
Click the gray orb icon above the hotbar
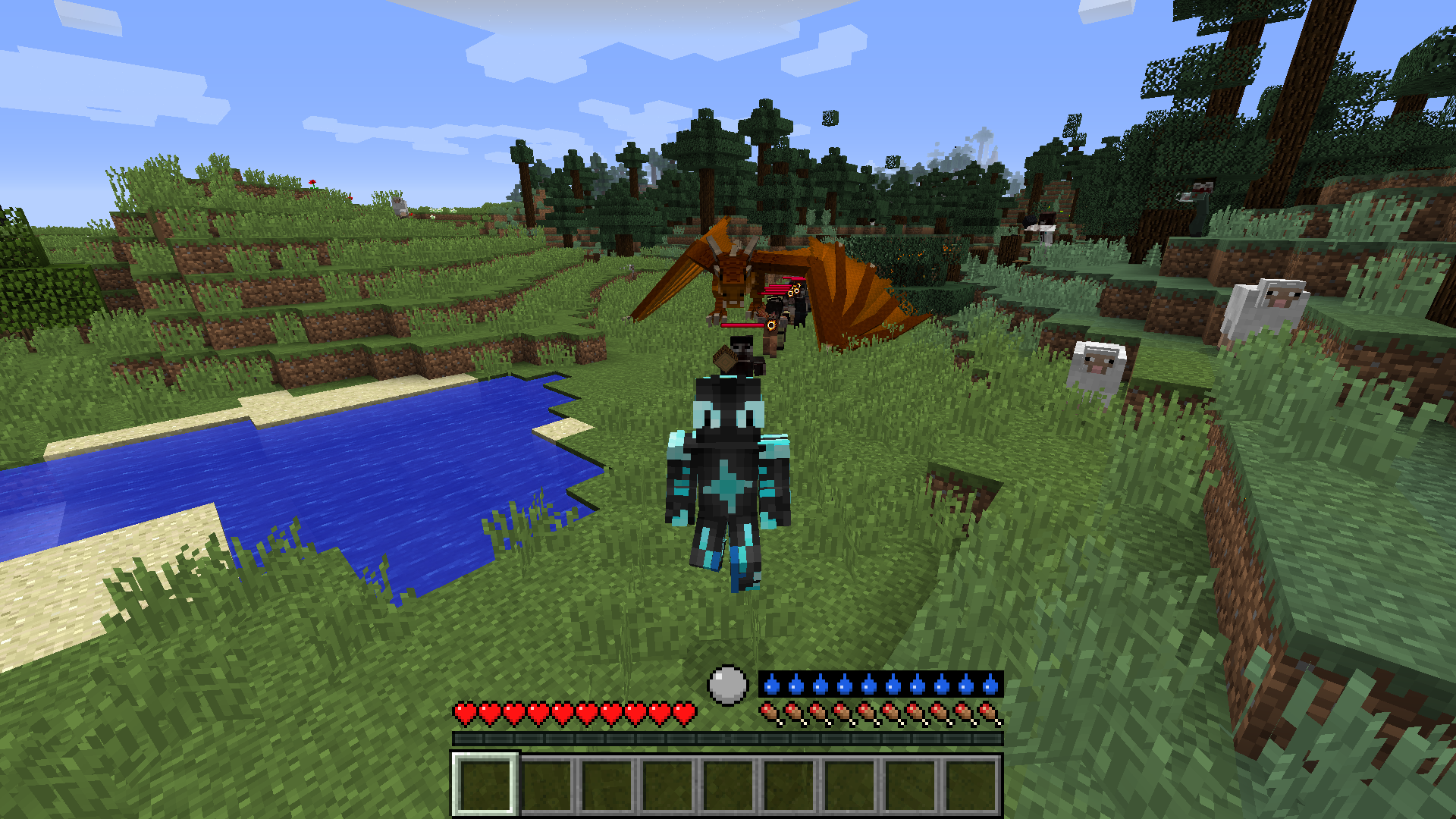[x=730, y=685]
